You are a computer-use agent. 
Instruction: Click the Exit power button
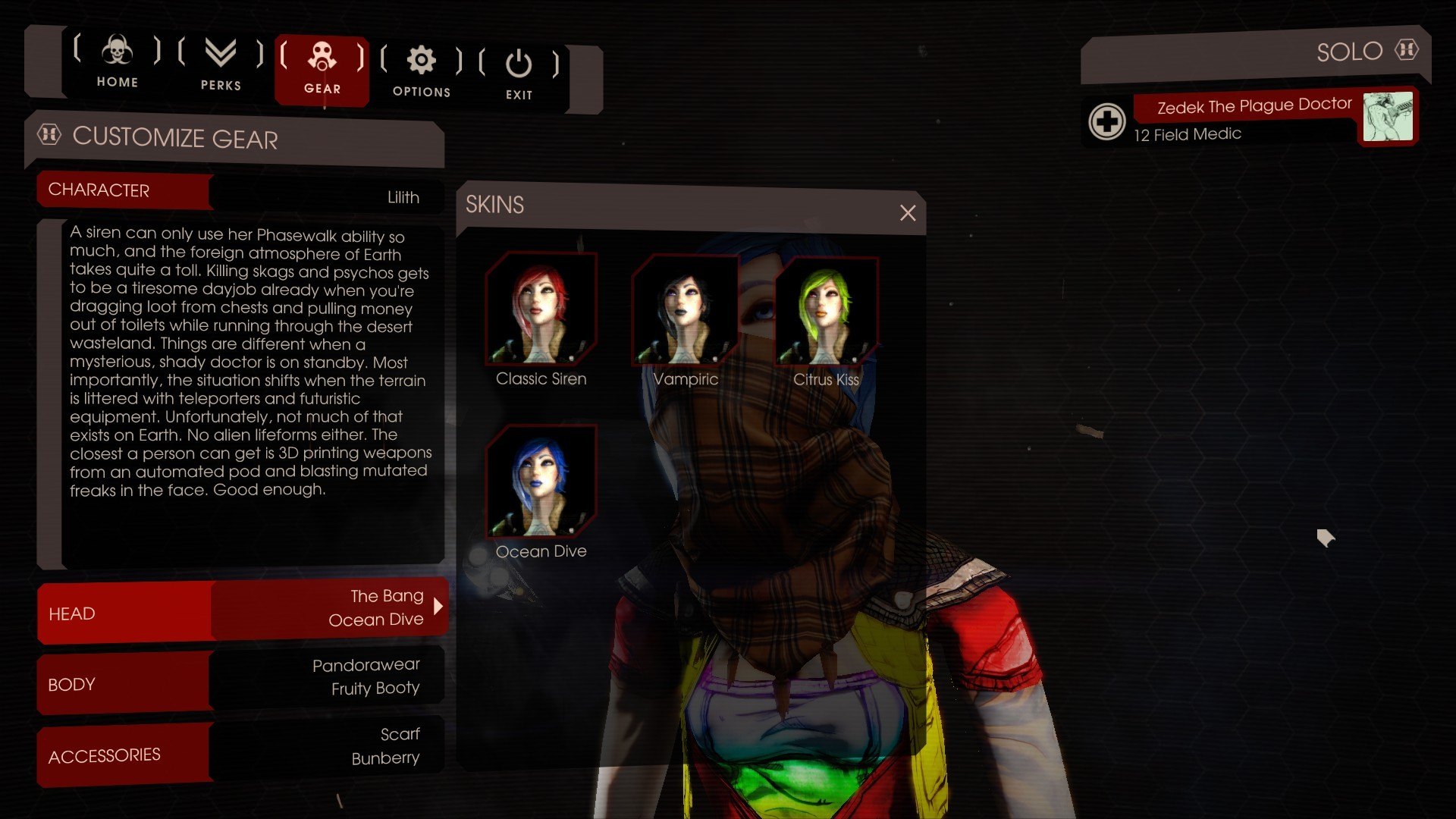519,74
